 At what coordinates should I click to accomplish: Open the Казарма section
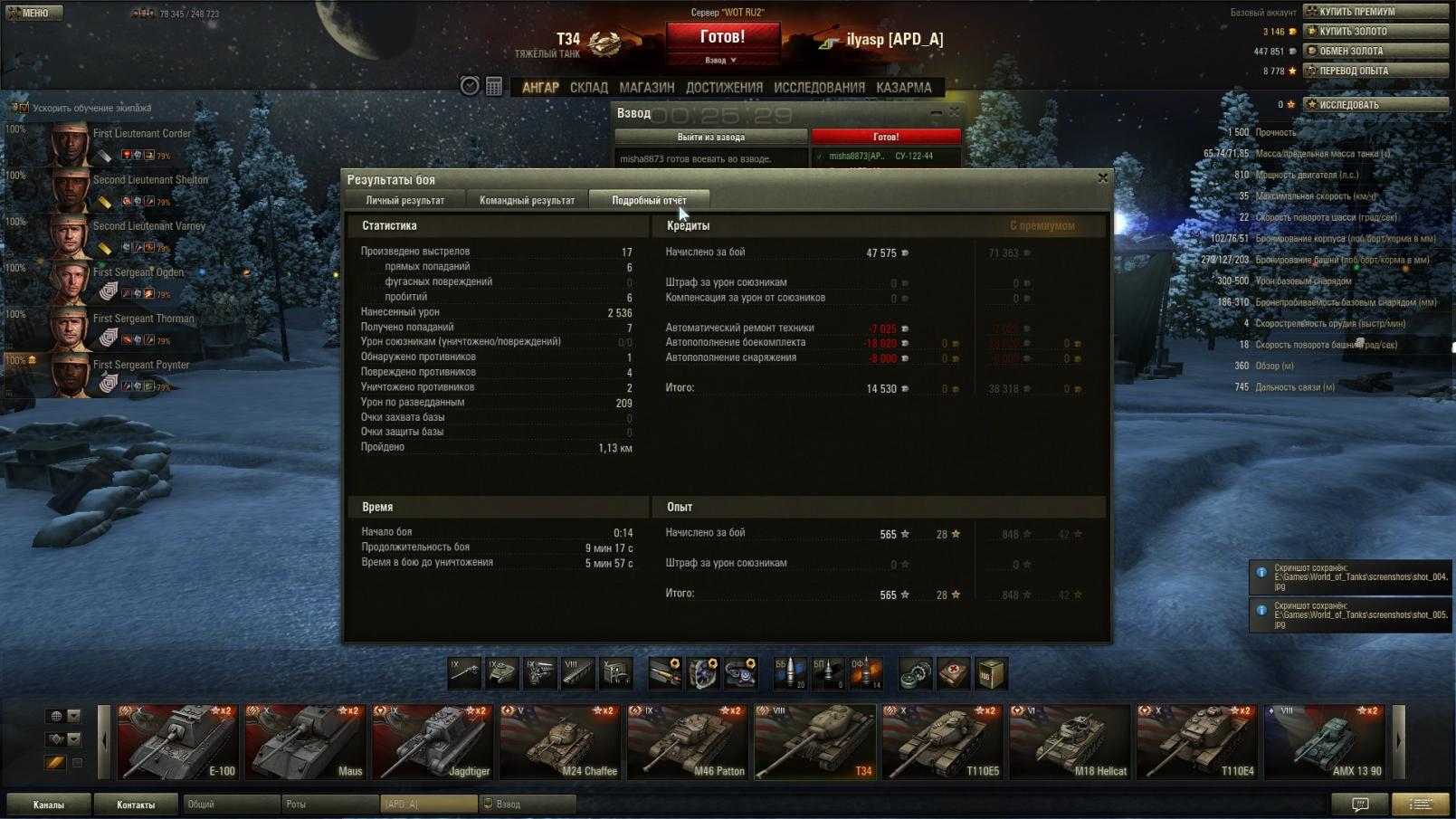903,88
